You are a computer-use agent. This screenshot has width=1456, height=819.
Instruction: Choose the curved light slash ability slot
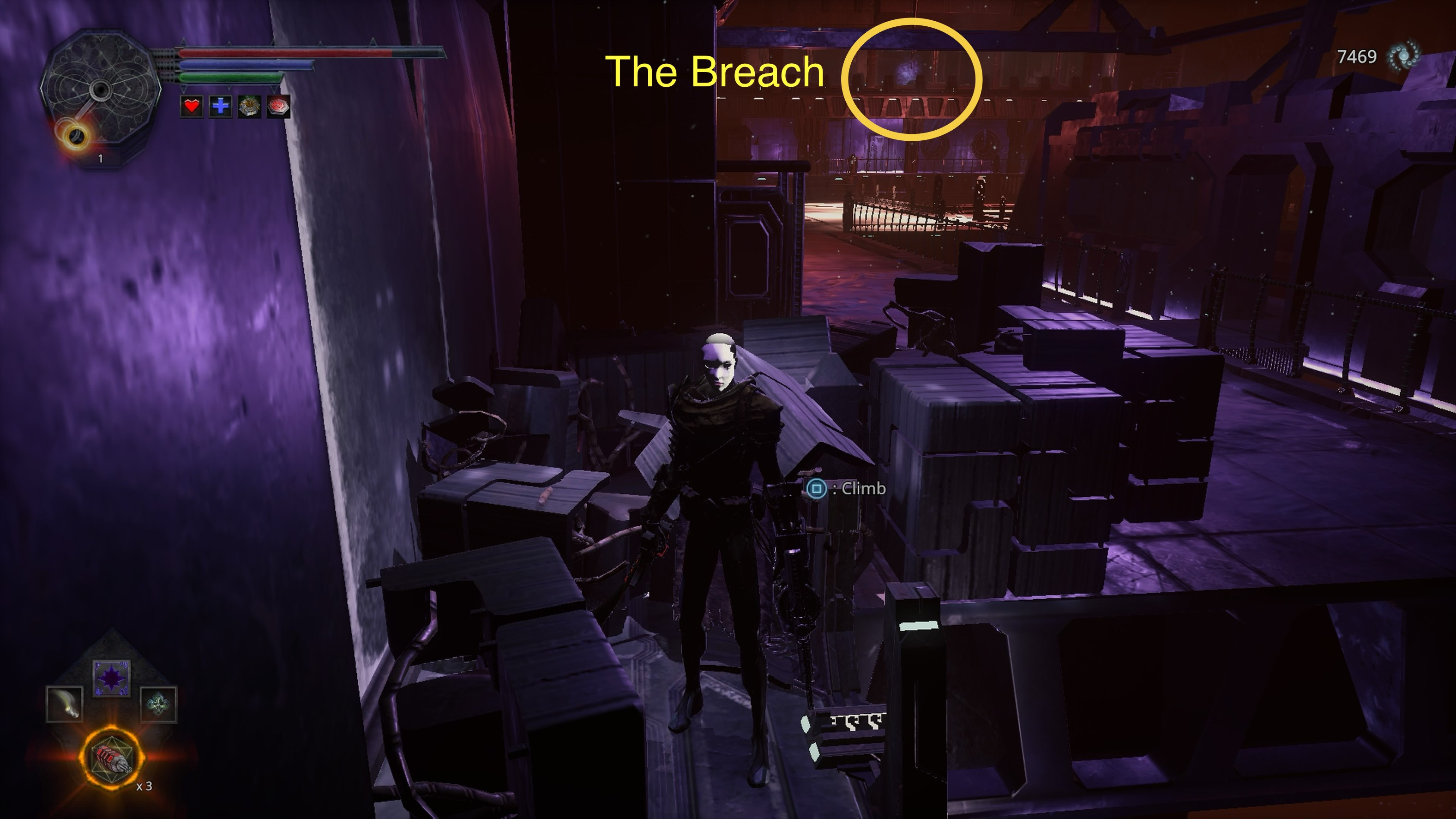pos(65,704)
